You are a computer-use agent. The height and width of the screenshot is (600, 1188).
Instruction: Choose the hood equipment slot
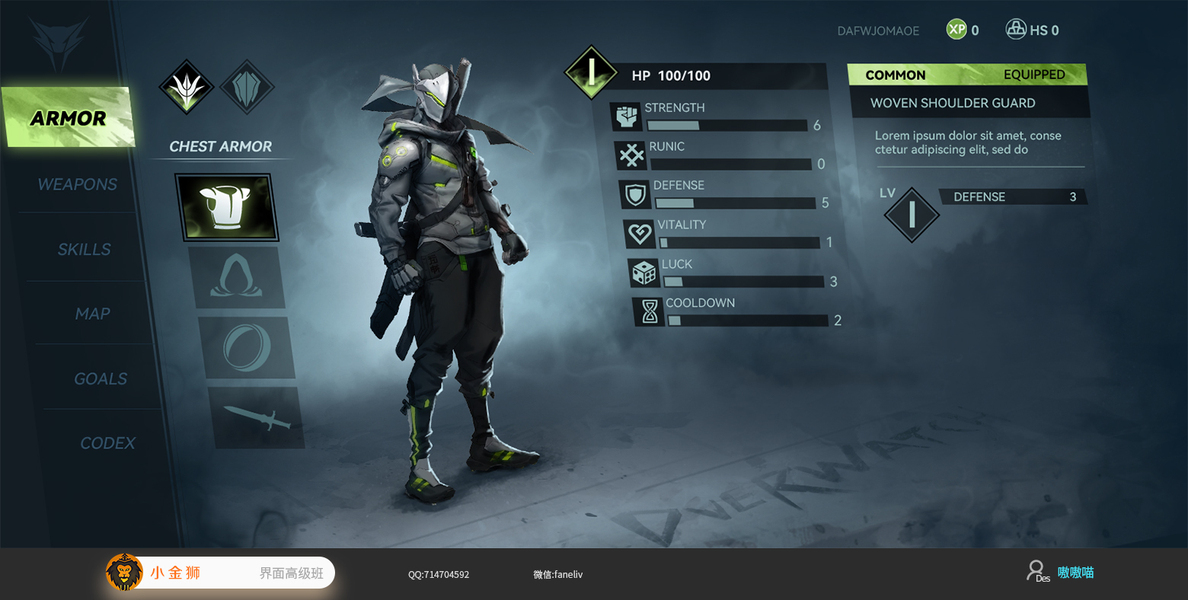(x=236, y=278)
